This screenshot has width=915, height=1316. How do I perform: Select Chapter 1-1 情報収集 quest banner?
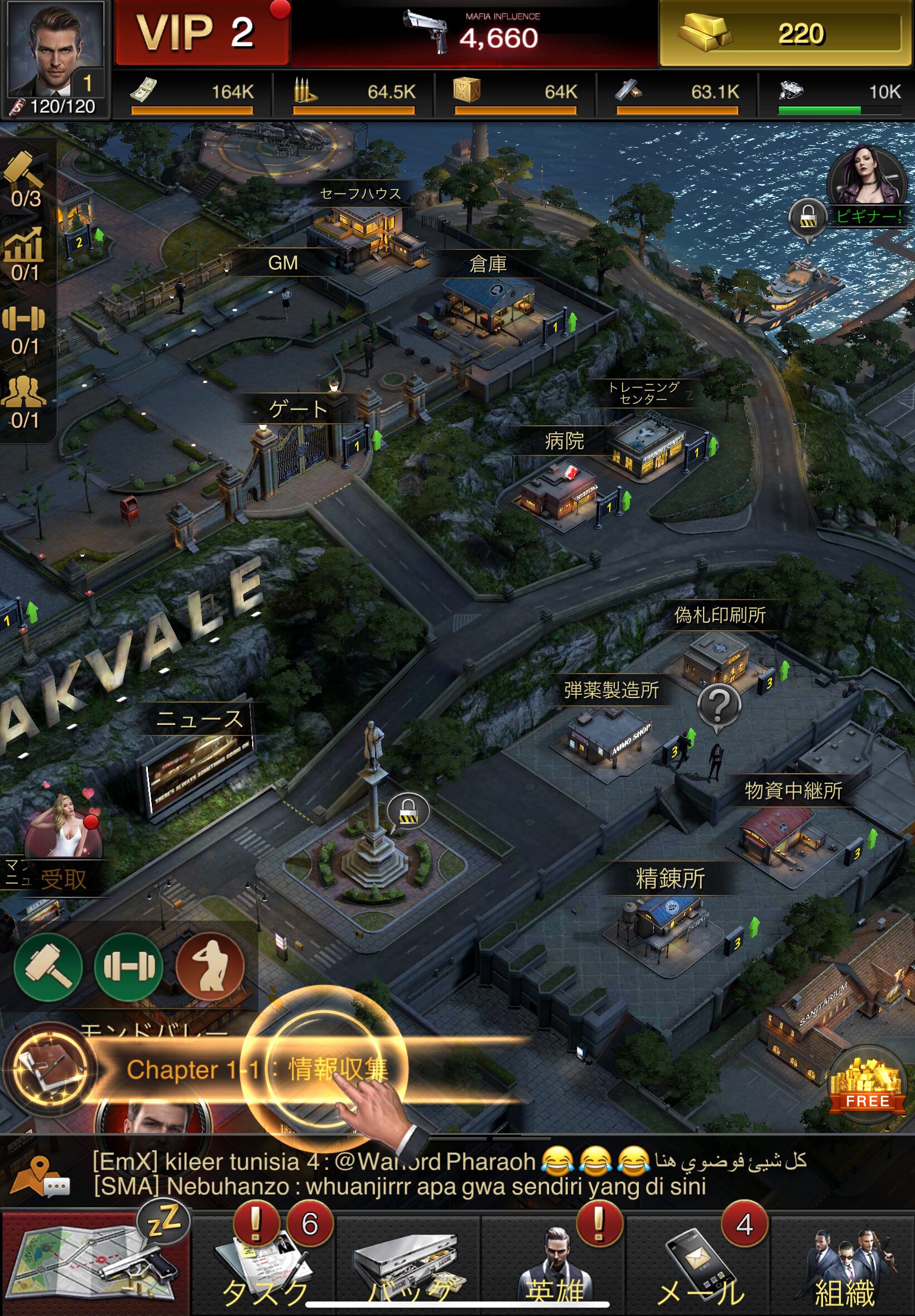coord(258,1069)
